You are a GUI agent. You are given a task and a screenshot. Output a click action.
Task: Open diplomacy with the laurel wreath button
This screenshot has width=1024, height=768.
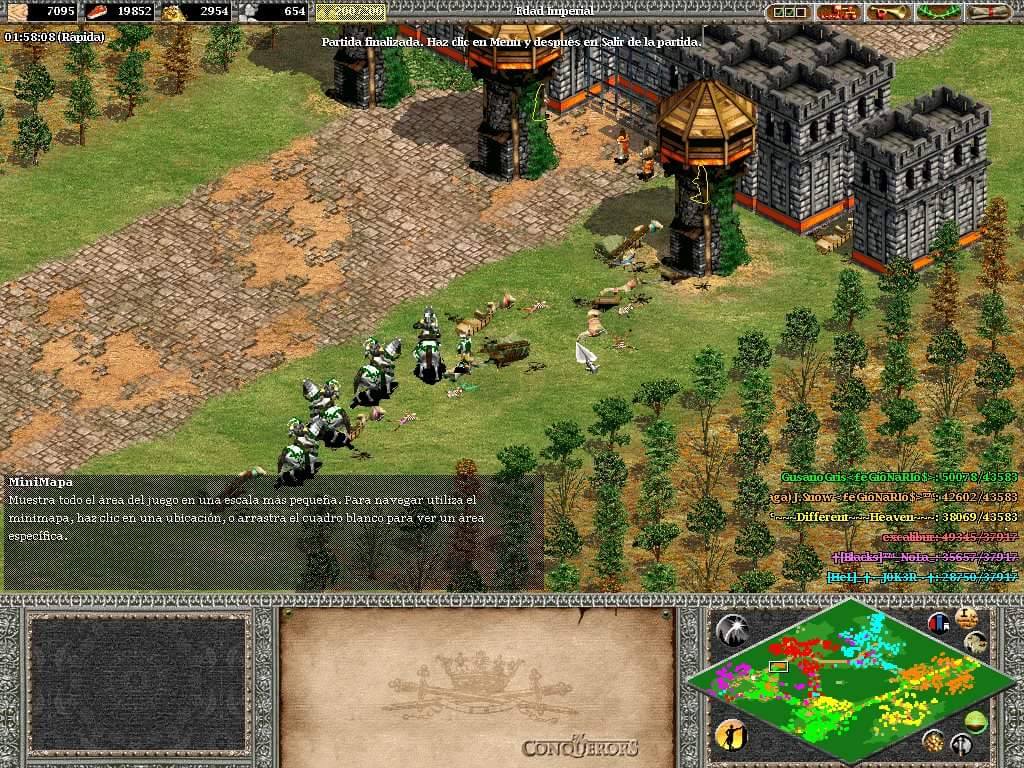[938, 12]
